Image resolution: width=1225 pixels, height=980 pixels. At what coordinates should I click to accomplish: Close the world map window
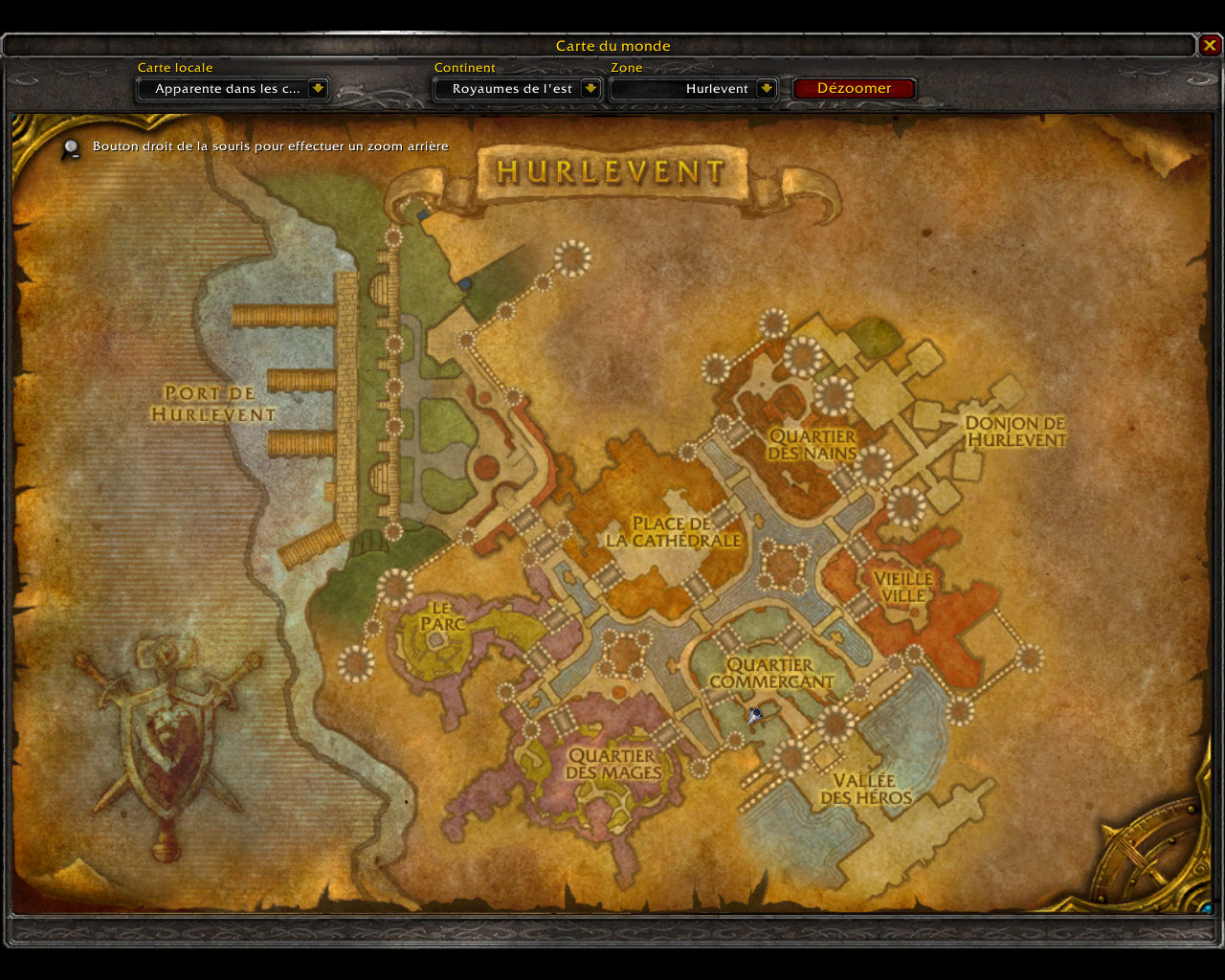(1210, 45)
